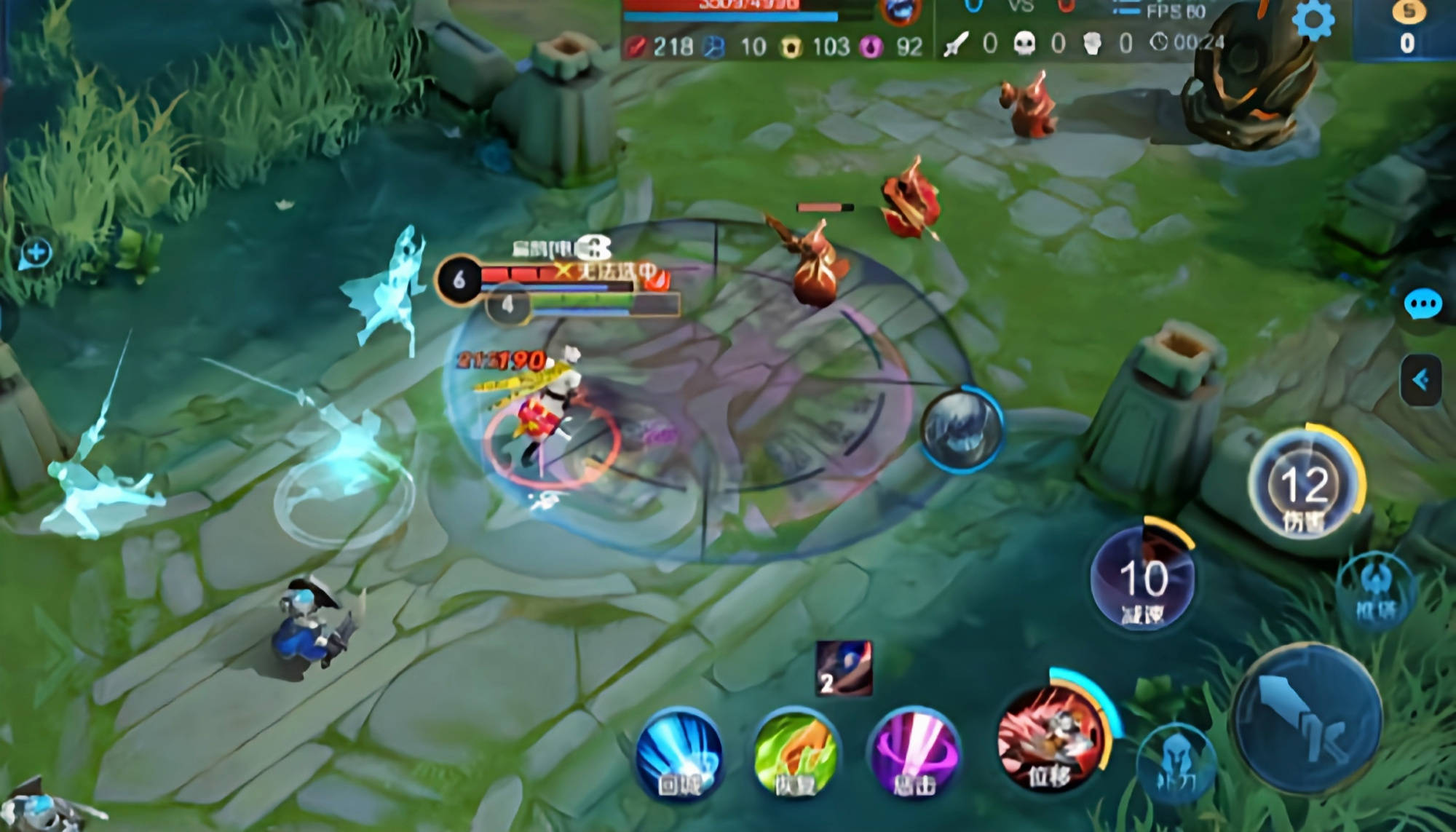Image resolution: width=1456 pixels, height=832 pixels.
Task: Use the 回城 recall spell
Action: pyautogui.click(x=679, y=755)
